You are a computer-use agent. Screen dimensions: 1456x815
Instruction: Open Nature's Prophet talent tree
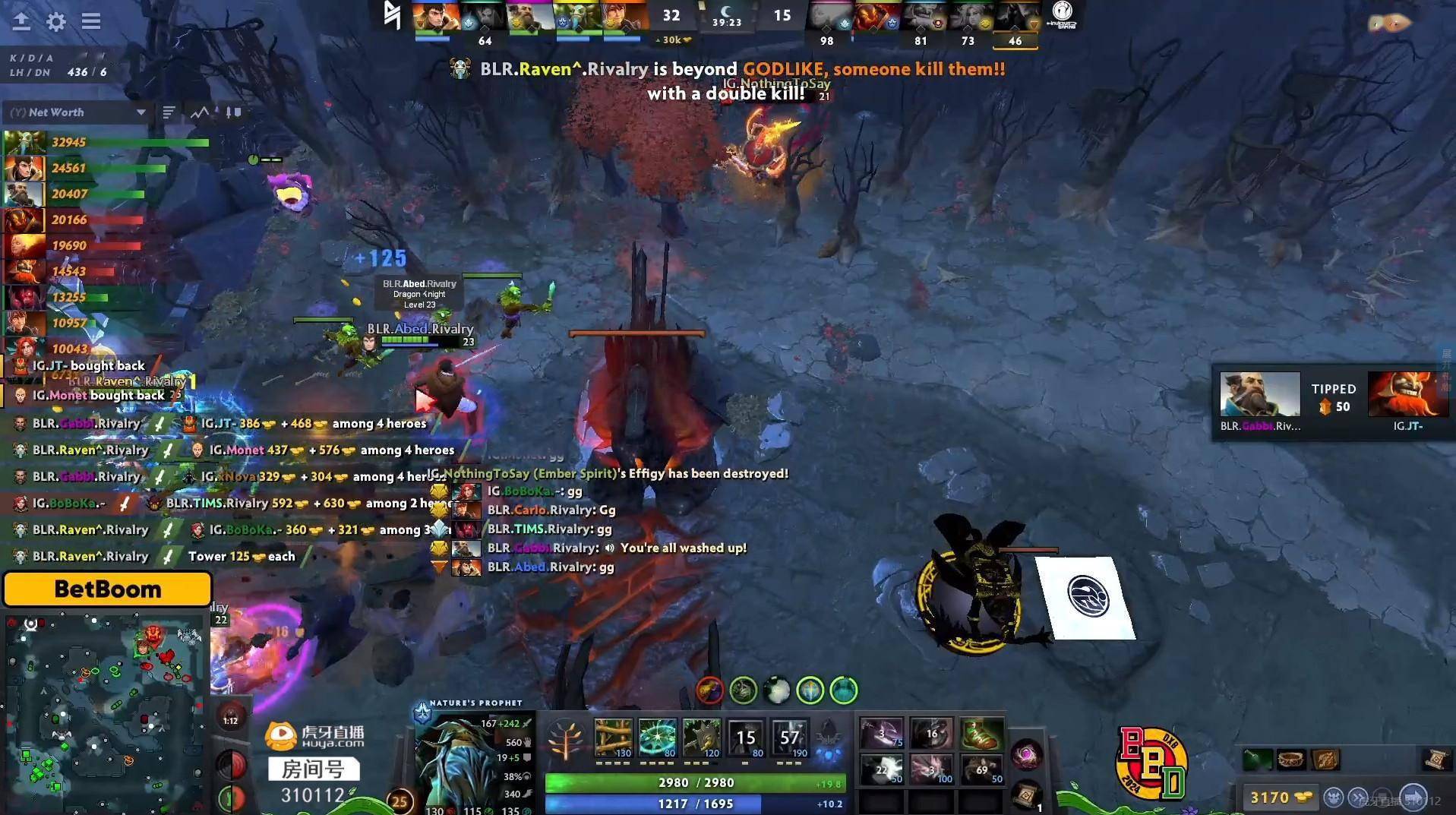click(x=564, y=738)
